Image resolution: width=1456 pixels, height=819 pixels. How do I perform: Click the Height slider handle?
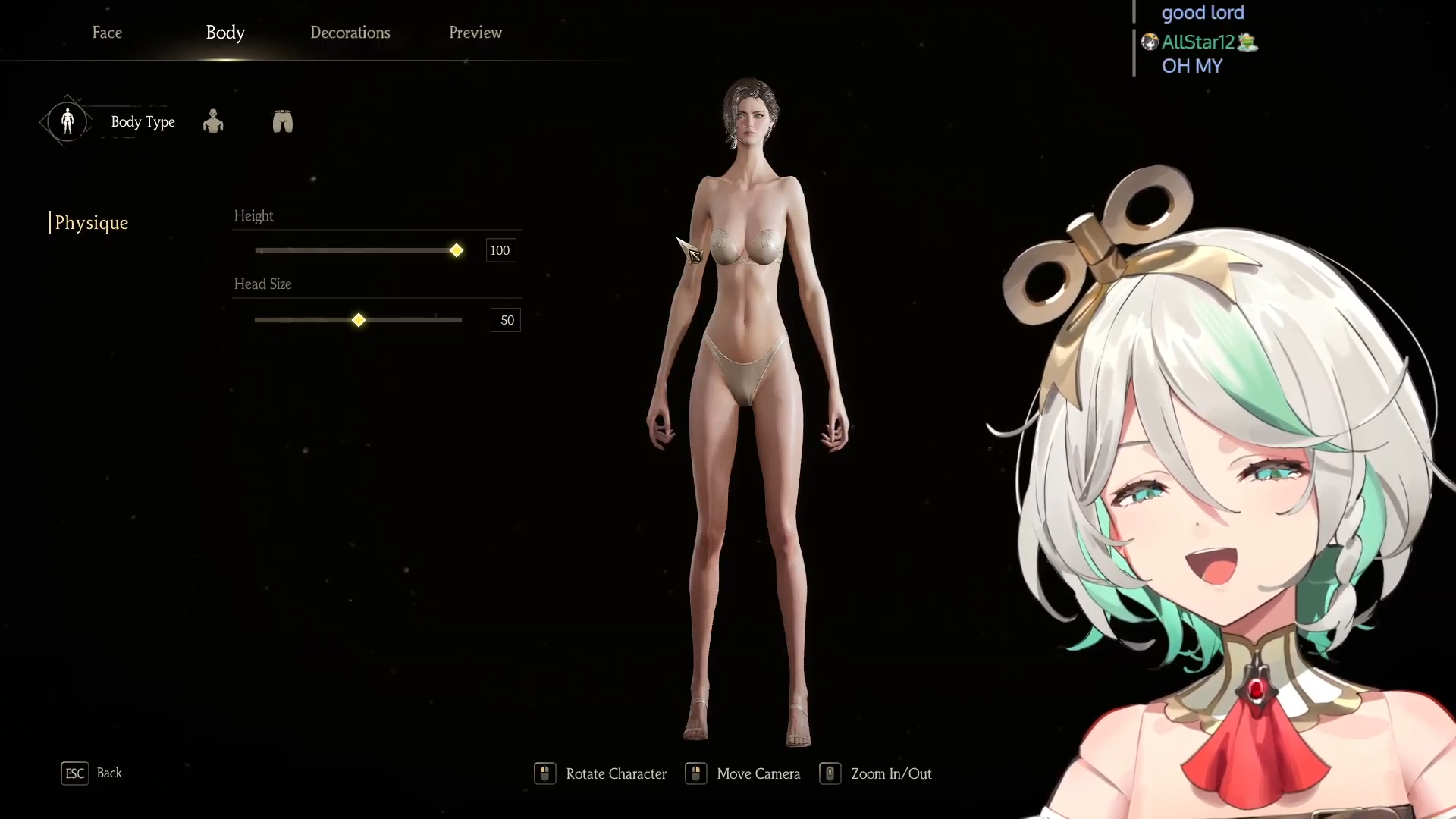point(457,250)
